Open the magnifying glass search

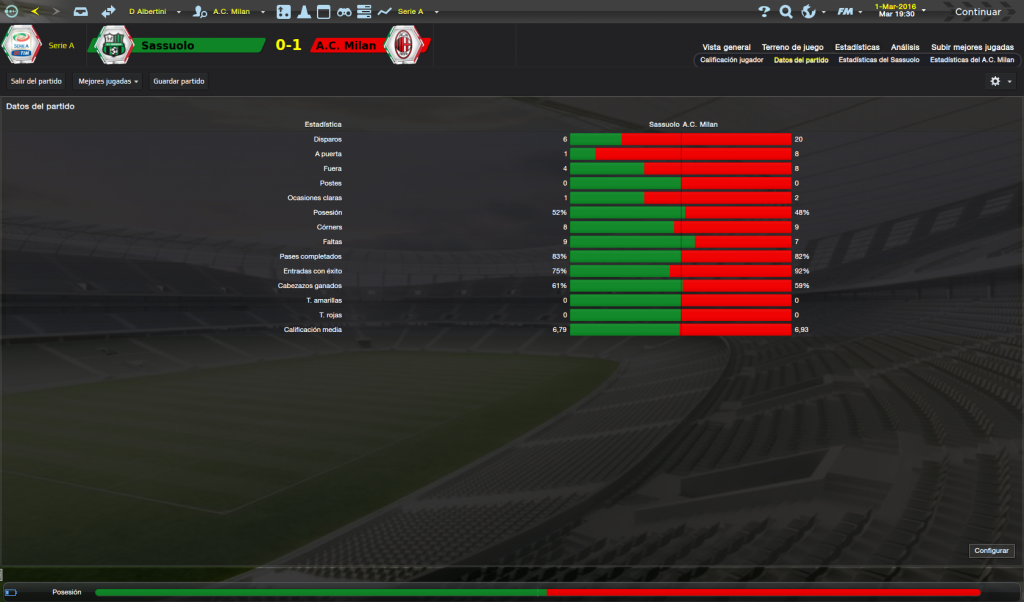[786, 12]
